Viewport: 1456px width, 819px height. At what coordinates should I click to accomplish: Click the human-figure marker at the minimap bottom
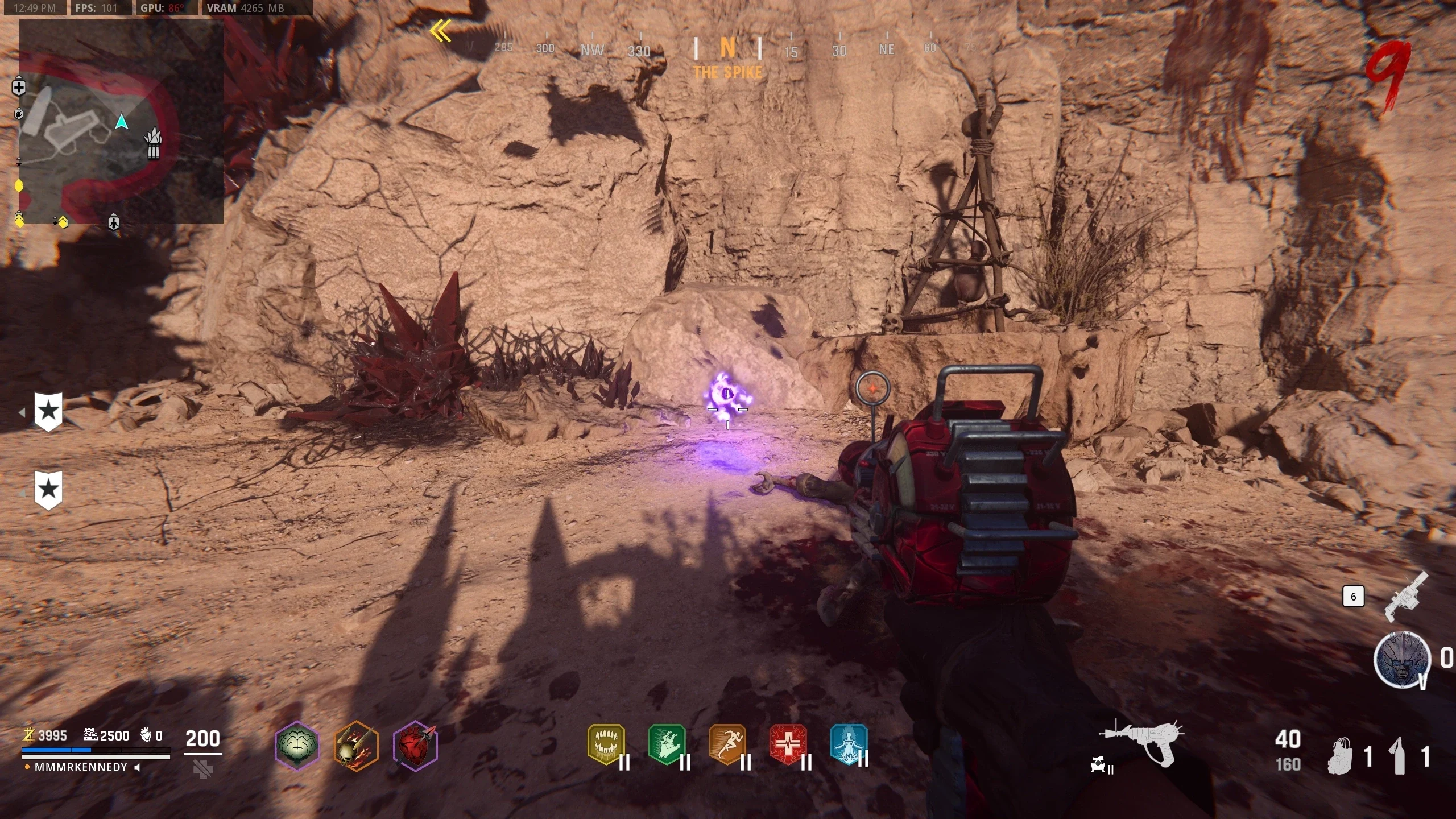(x=114, y=222)
